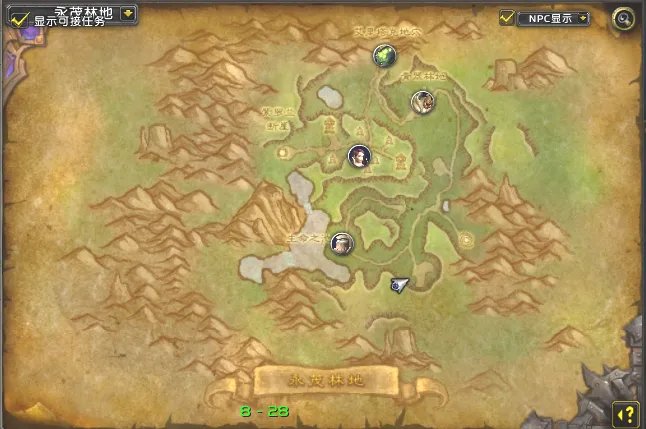Click the player arrow marker on map
Viewport: 646px width, 429px height.
click(x=399, y=285)
